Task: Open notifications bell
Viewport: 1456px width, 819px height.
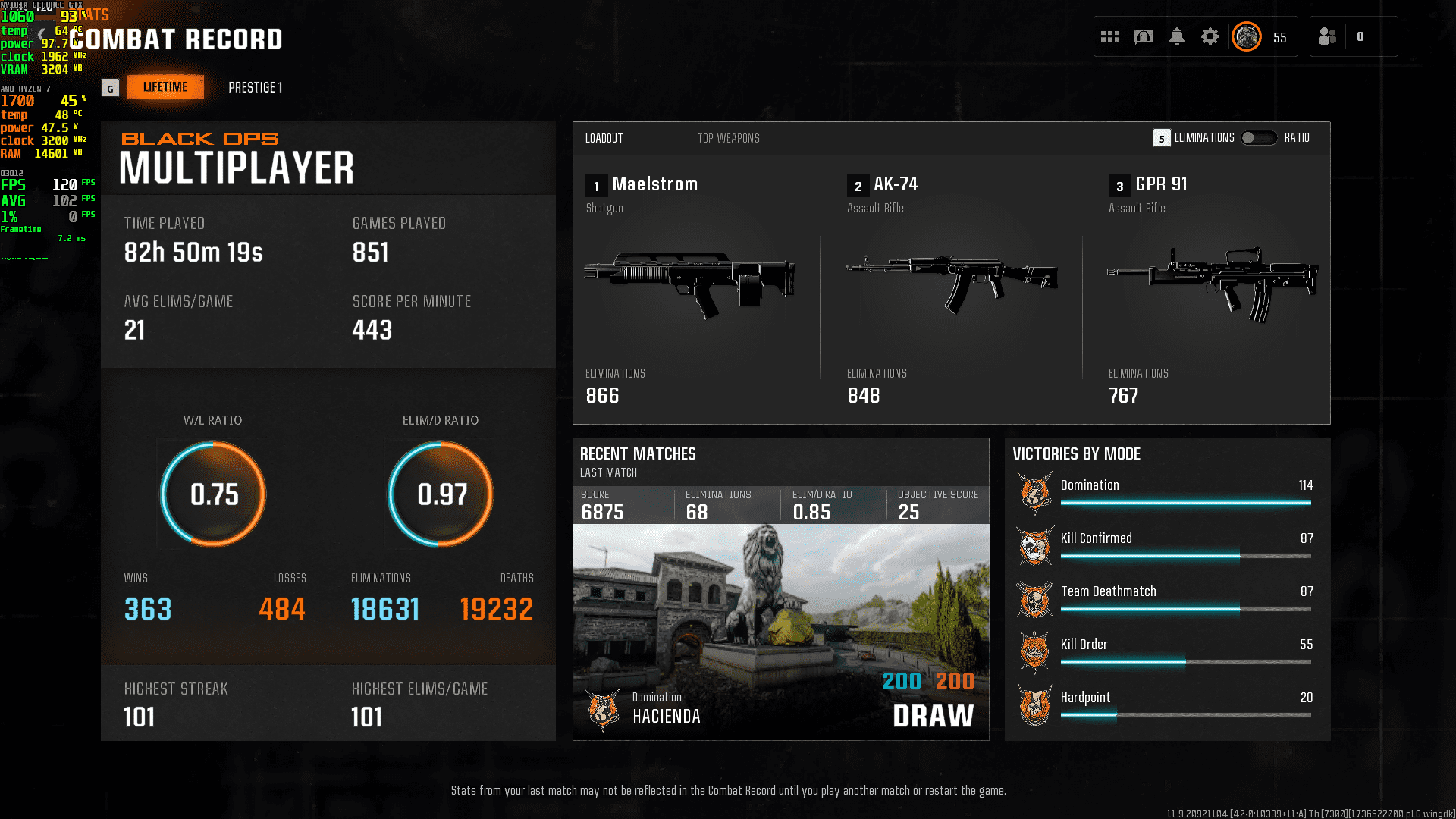Action: pyautogui.click(x=1177, y=36)
